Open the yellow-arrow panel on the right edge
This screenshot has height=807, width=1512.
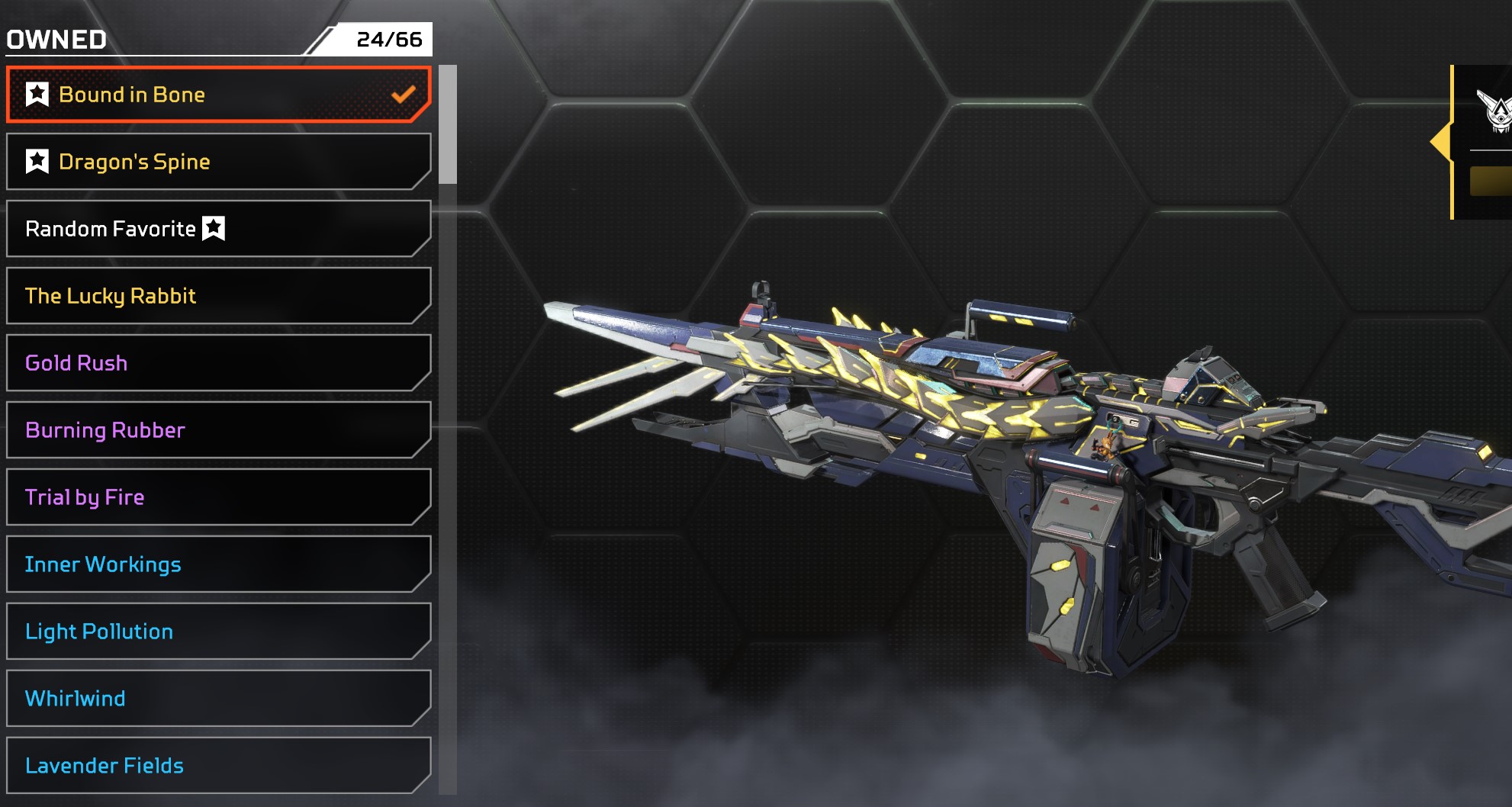point(1441,142)
